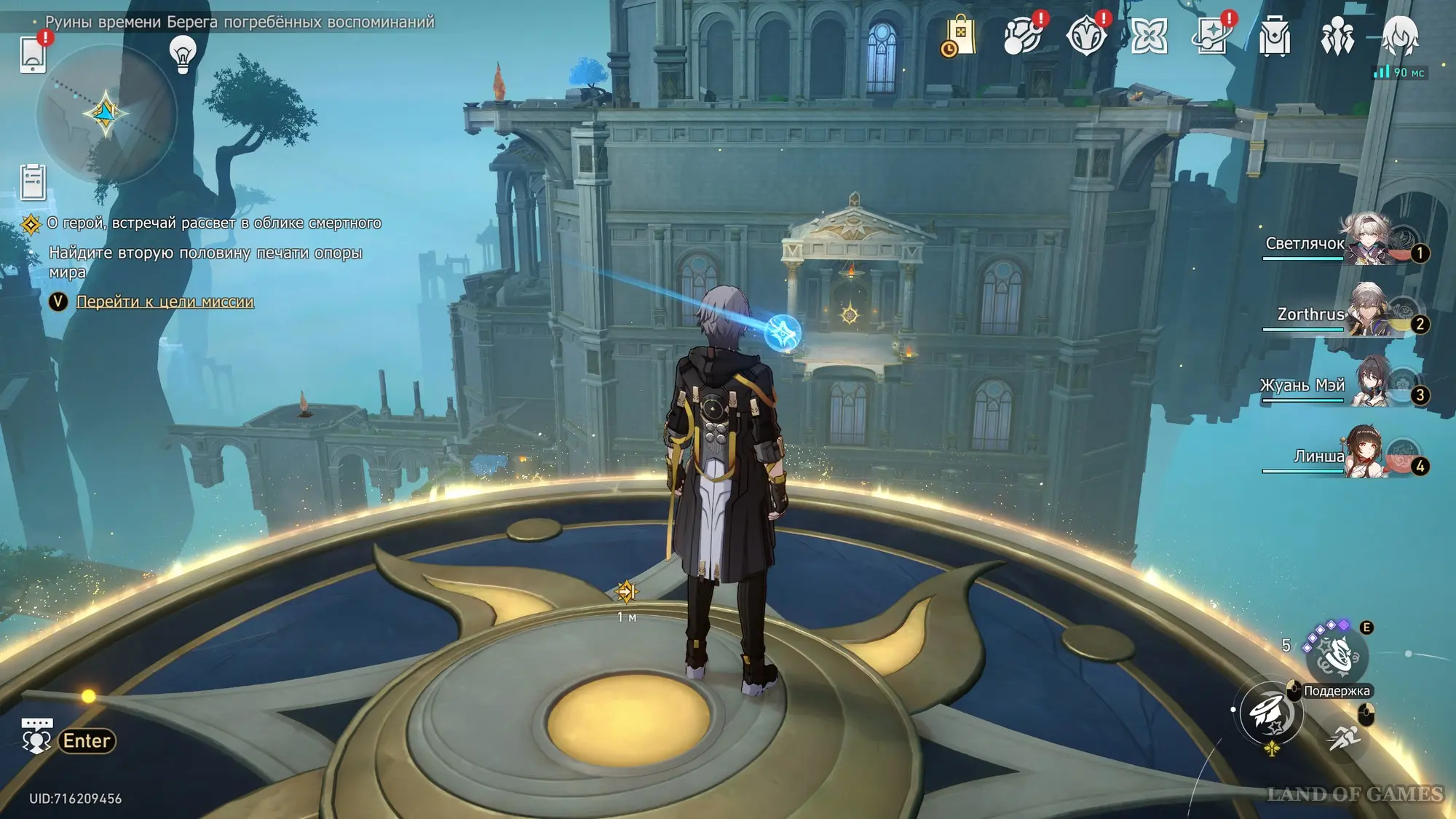
Task: Open the shield-shaped Nameless Honor icon
Action: coord(1085,36)
